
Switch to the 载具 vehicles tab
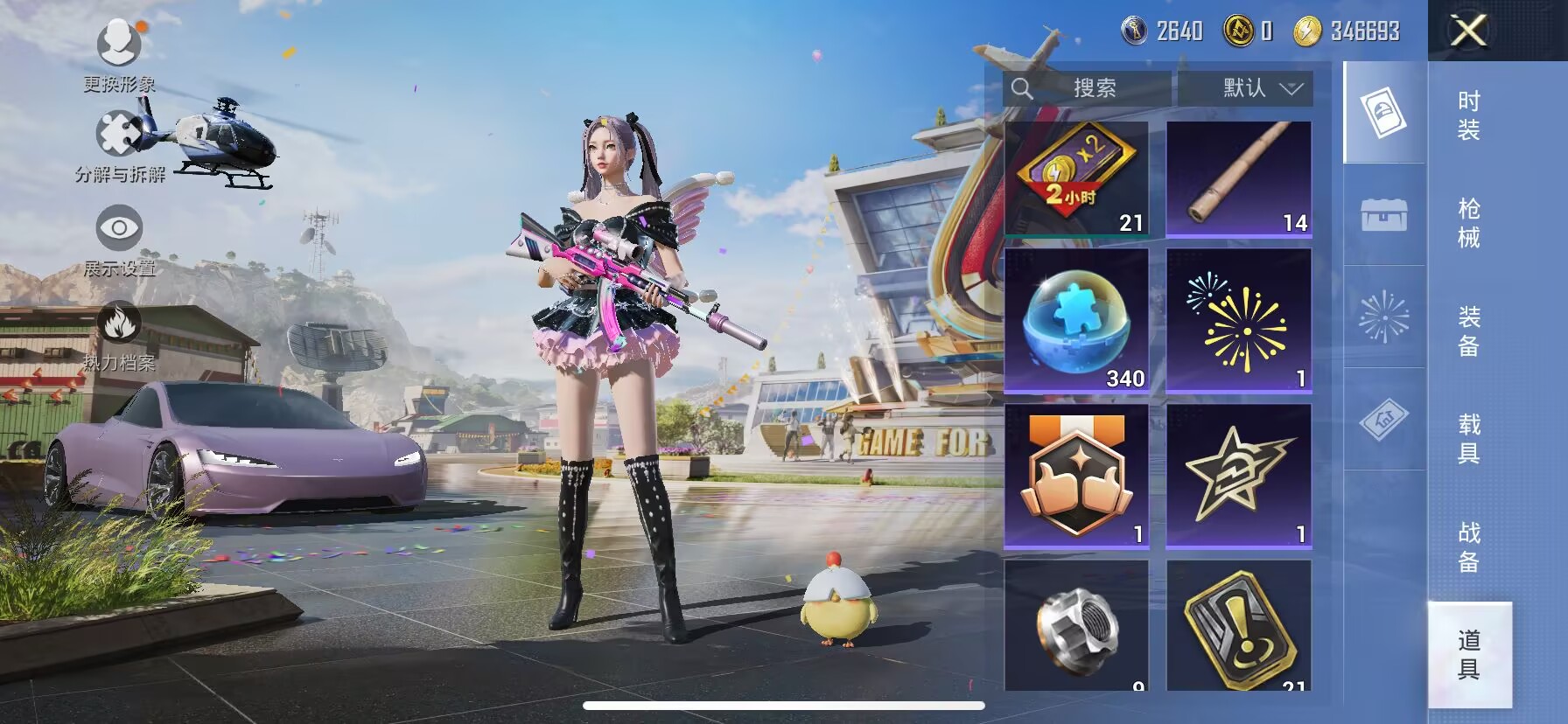coord(1468,438)
